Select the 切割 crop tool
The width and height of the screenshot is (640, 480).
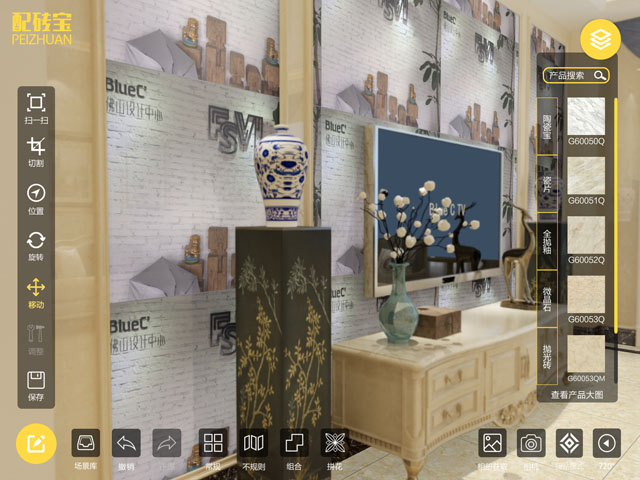point(36,150)
